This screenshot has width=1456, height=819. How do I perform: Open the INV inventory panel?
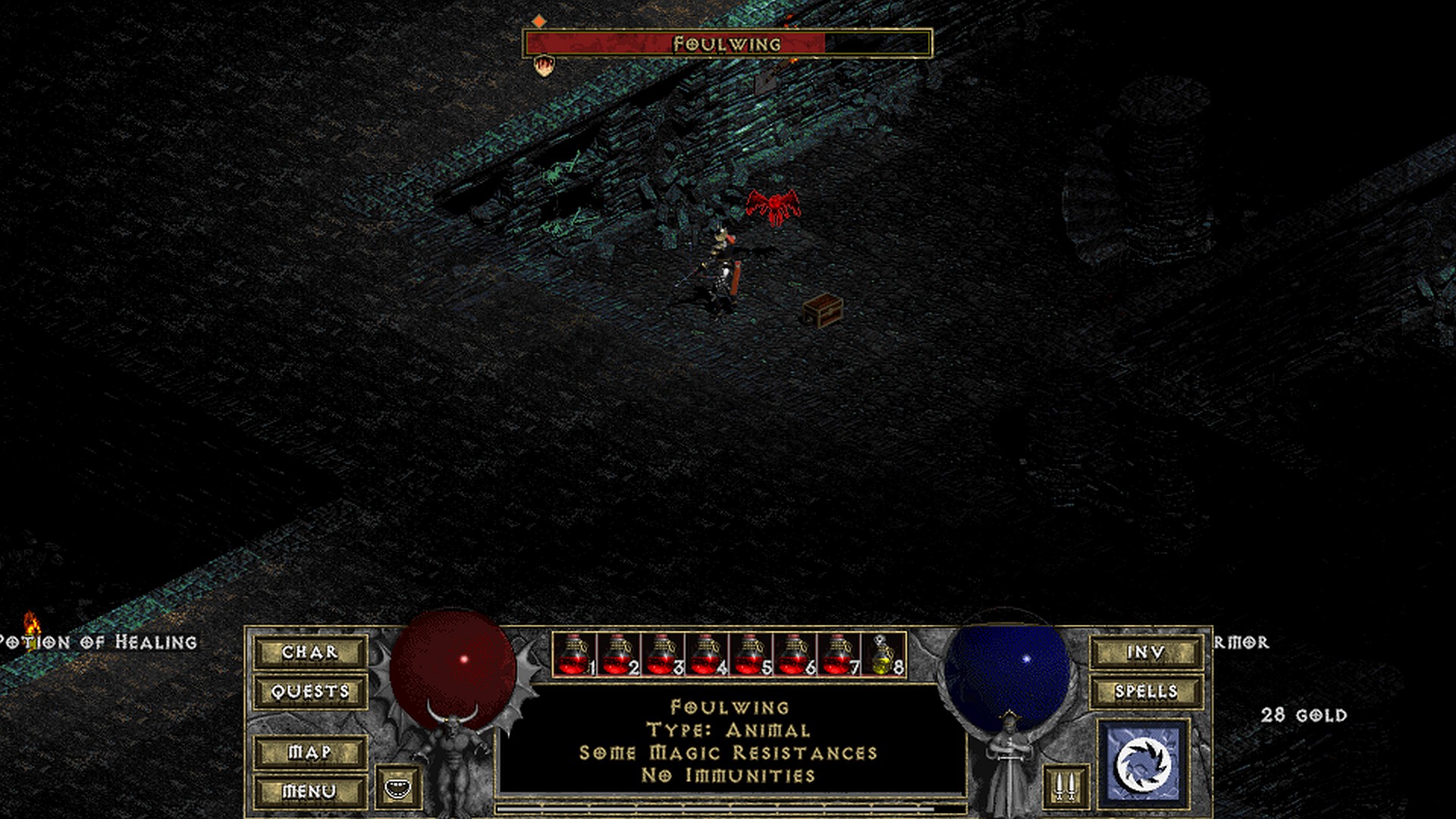1146,652
